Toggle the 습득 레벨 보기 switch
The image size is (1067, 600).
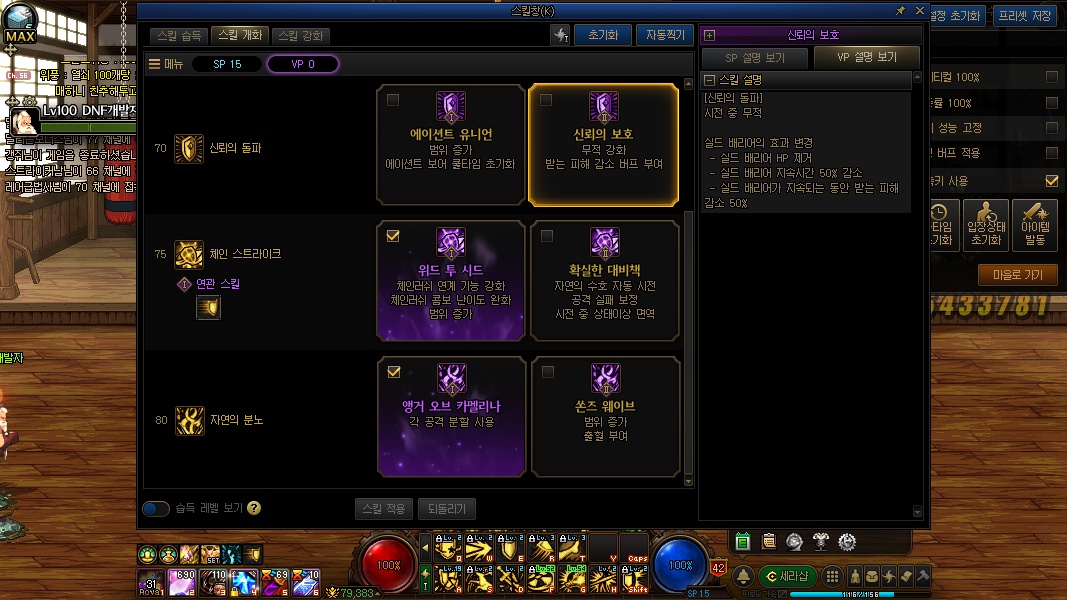(x=156, y=509)
